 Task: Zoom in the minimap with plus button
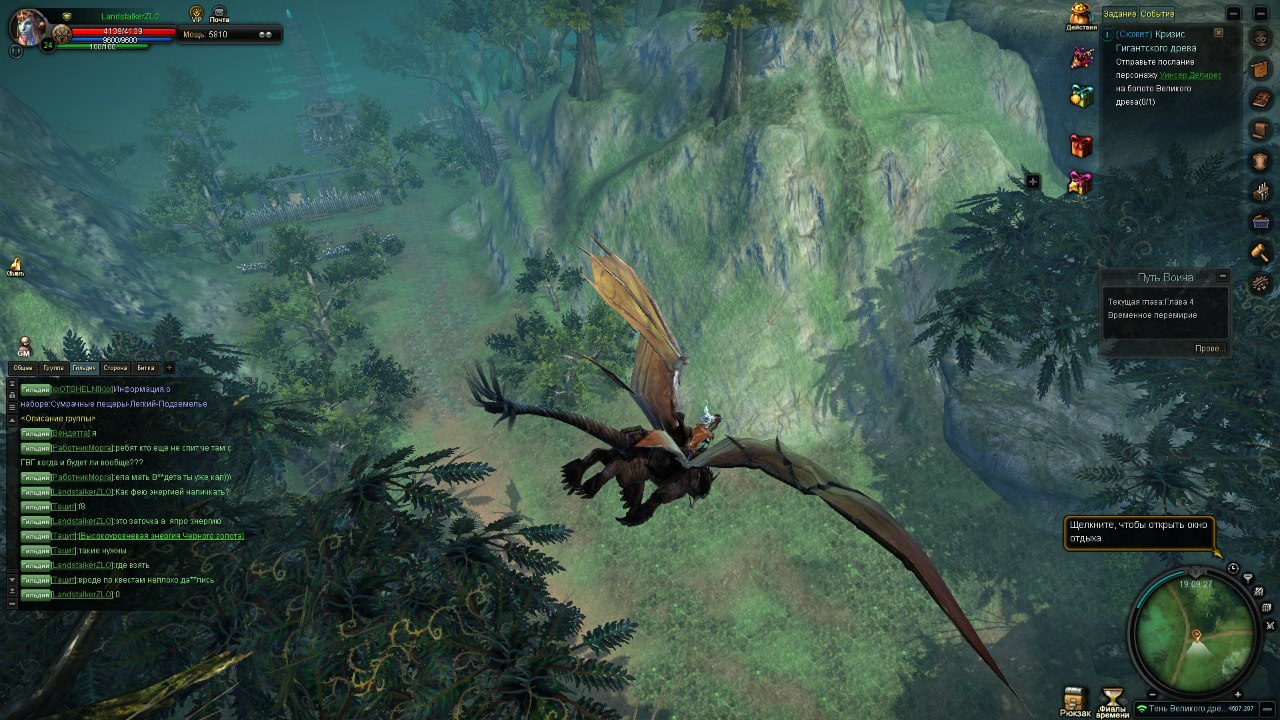[x=1237, y=694]
